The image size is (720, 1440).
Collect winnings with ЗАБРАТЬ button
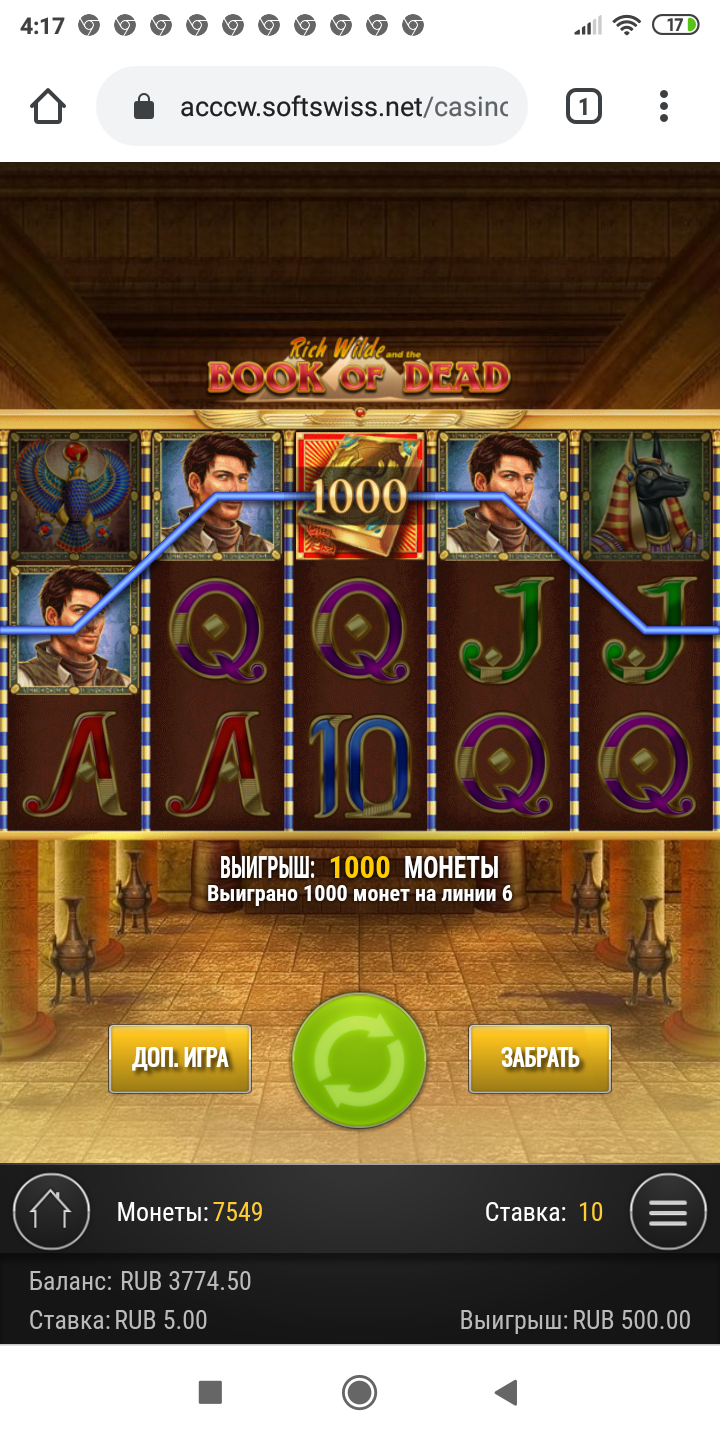[x=540, y=1058]
